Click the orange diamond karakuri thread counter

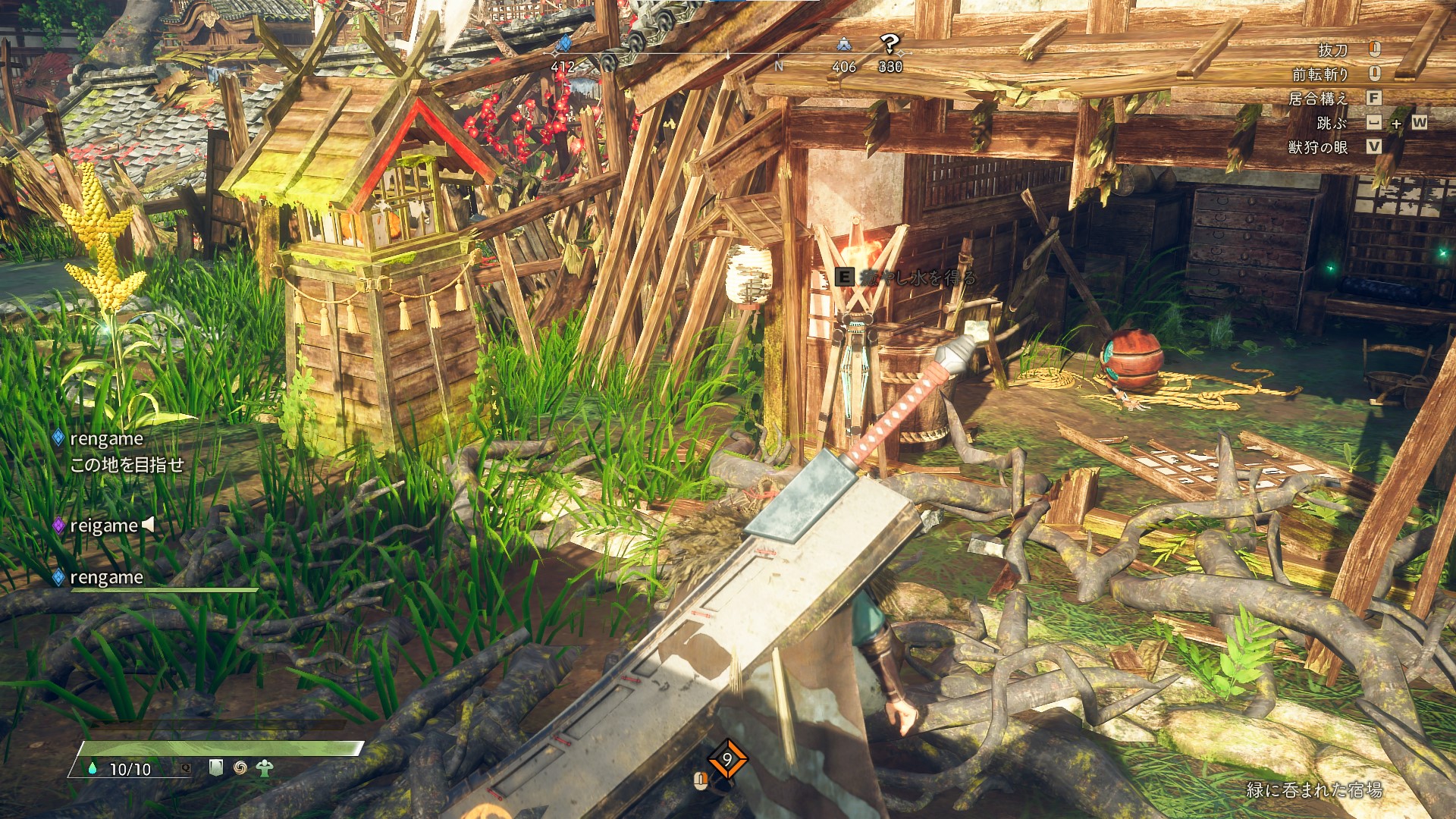(726, 759)
